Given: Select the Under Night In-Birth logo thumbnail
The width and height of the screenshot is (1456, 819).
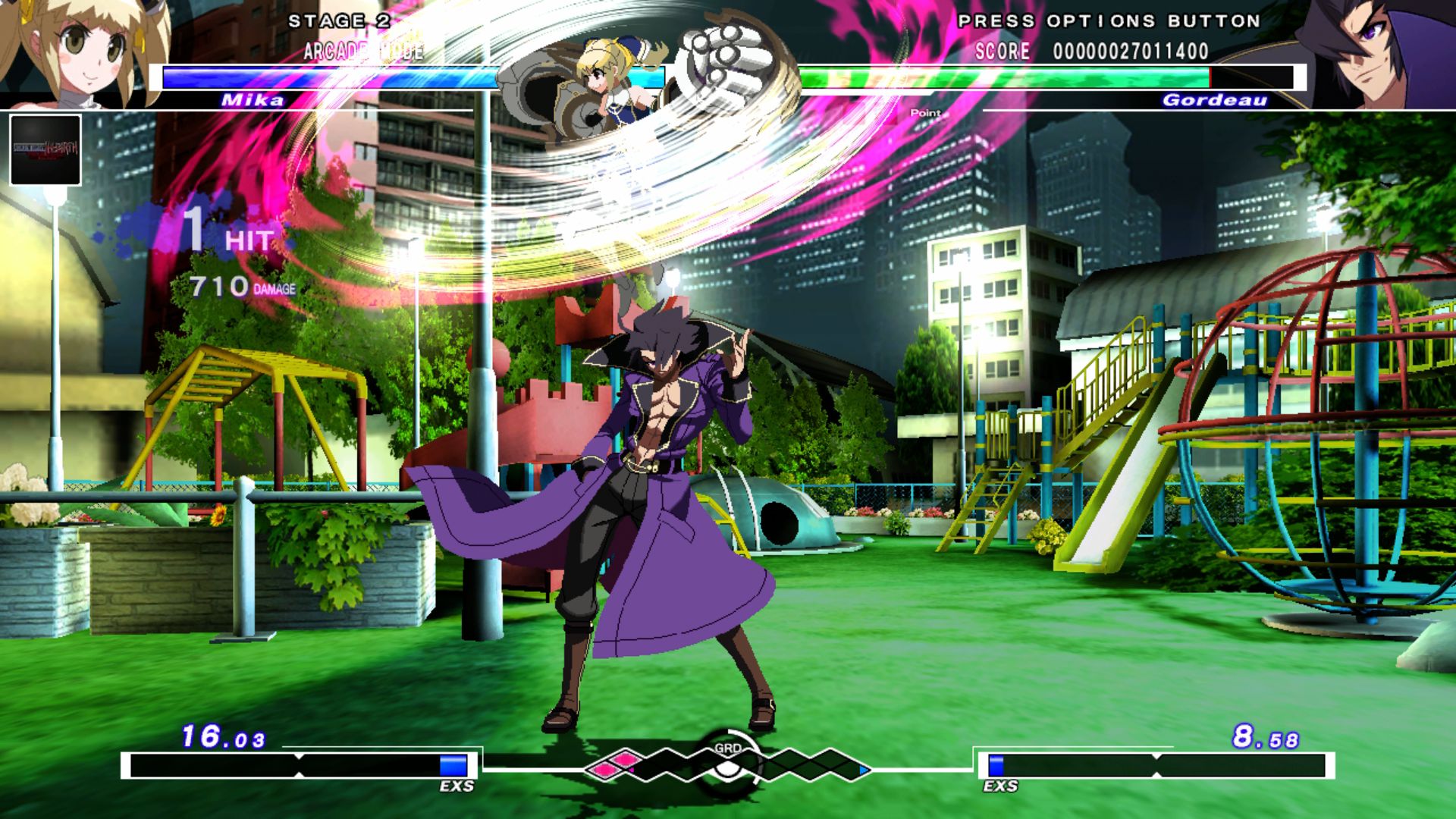Looking at the screenshot, I should pyautogui.click(x=44, y=148).
